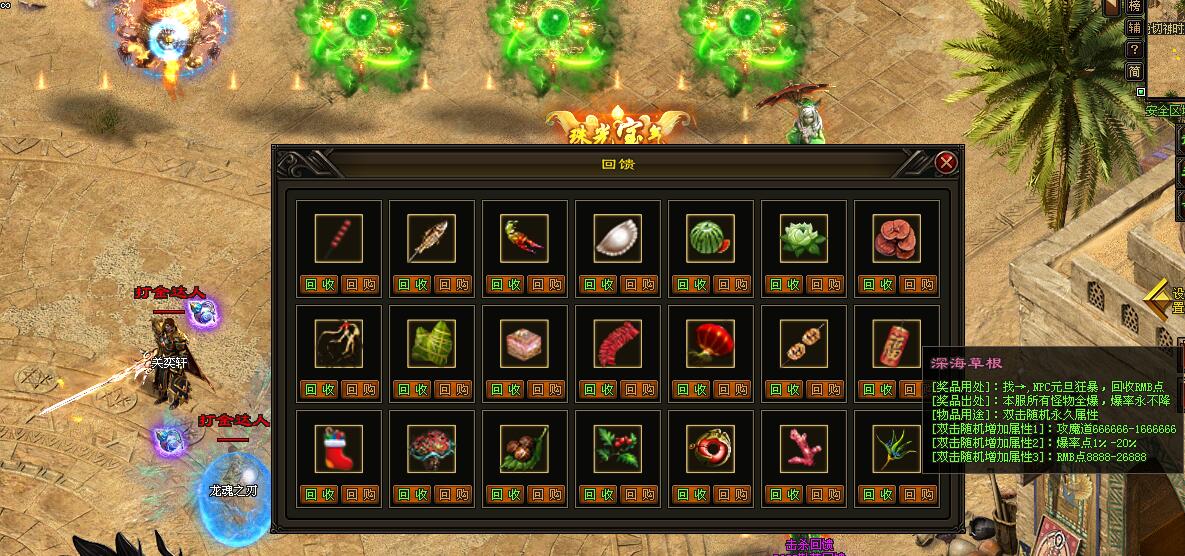Screen dimensions: 1185x556
Task: Open the 辅 assist menu button
Action: pyautogui.click(x=1134, y=27)
